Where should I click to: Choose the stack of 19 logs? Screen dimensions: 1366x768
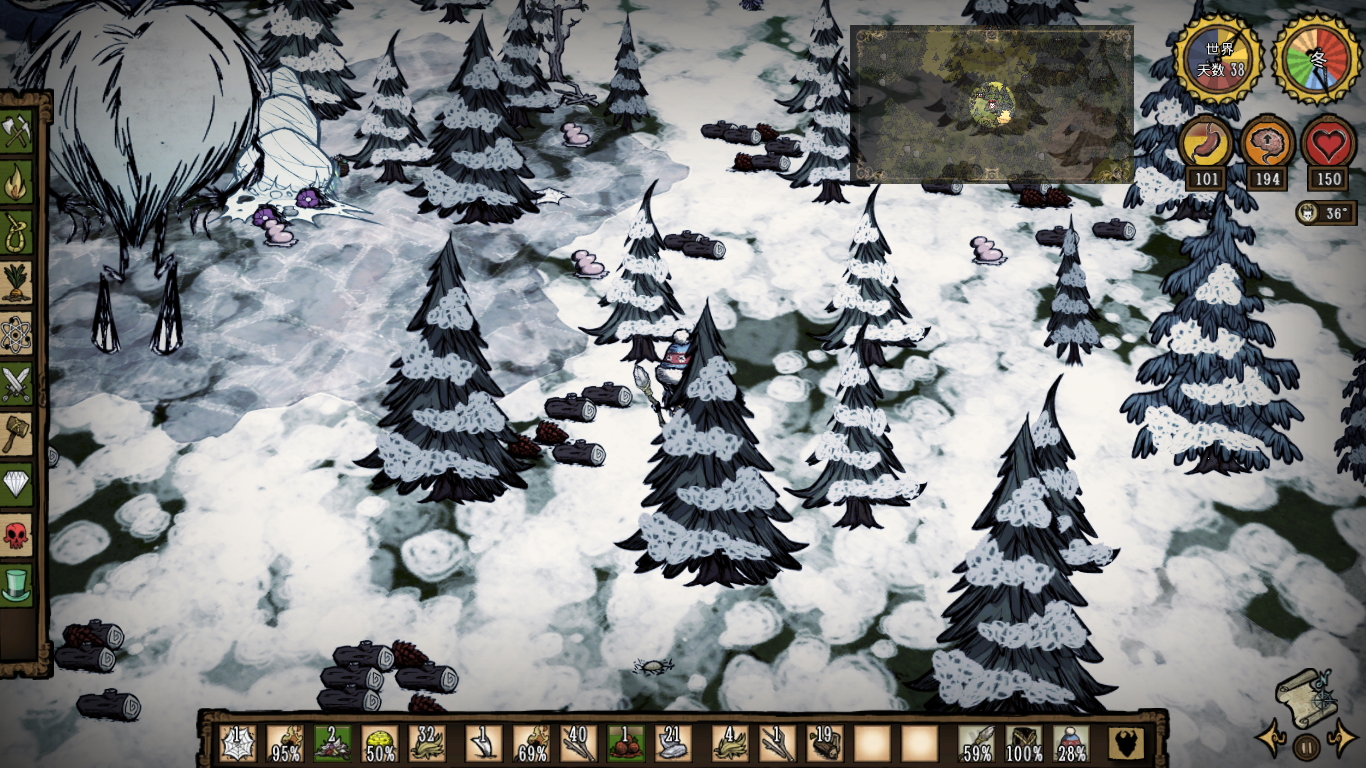click(825, 743)
